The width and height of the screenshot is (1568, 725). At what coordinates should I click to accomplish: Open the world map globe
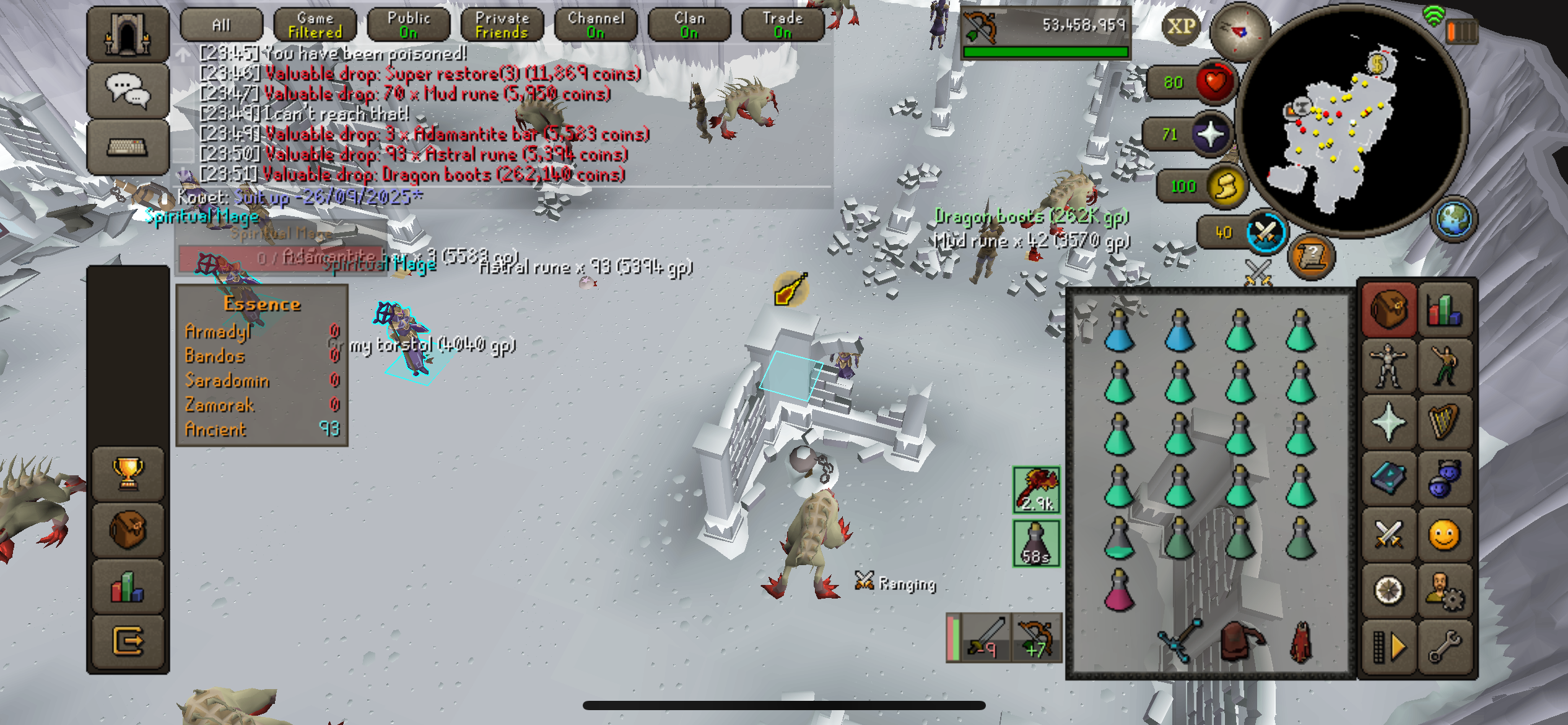tap(1453, 219)
